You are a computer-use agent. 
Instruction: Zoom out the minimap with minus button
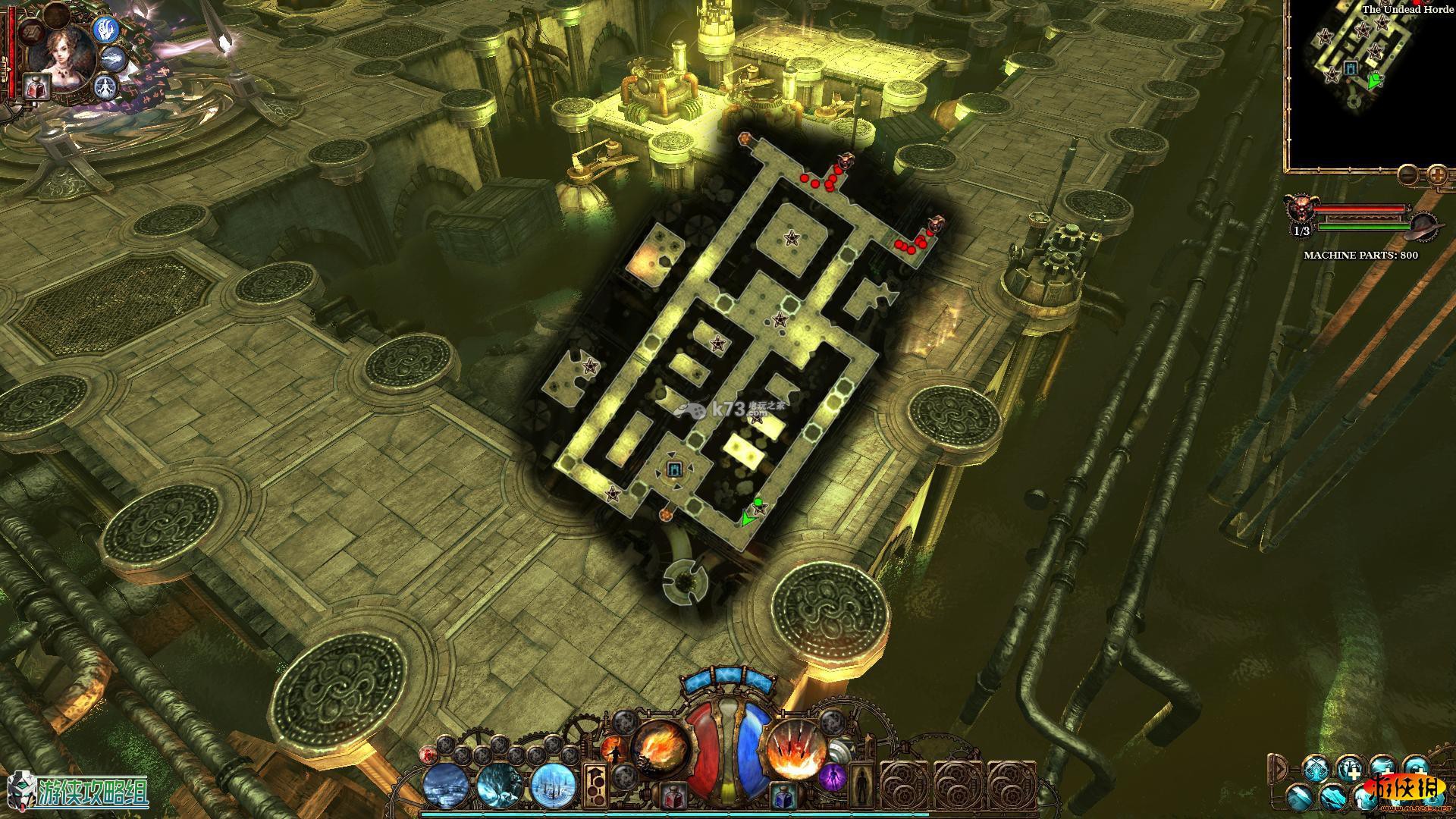pyautogui.click(x=1407, y=174)
